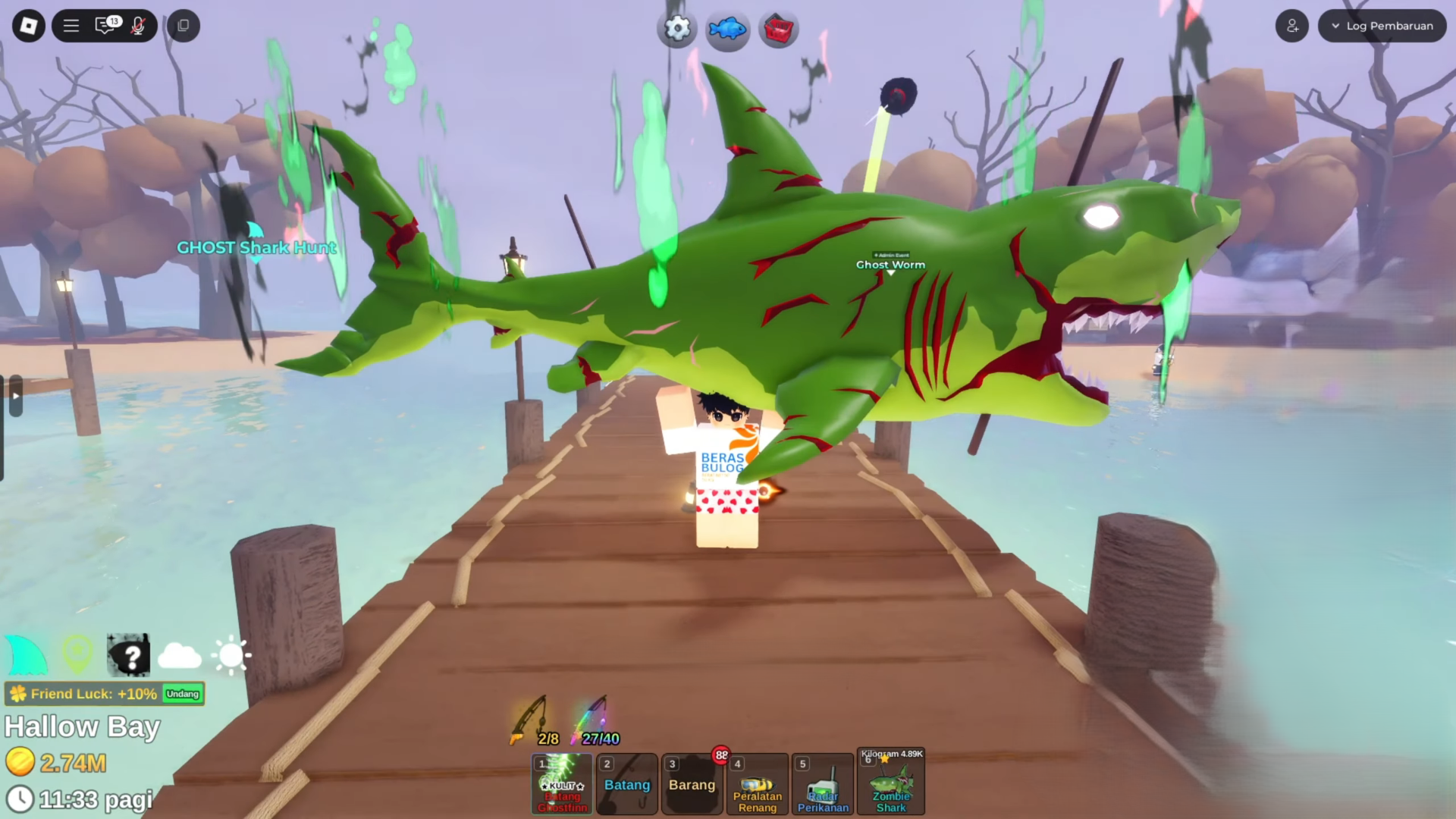Expand the left edge sidebar arrow

tap(15, 395)
